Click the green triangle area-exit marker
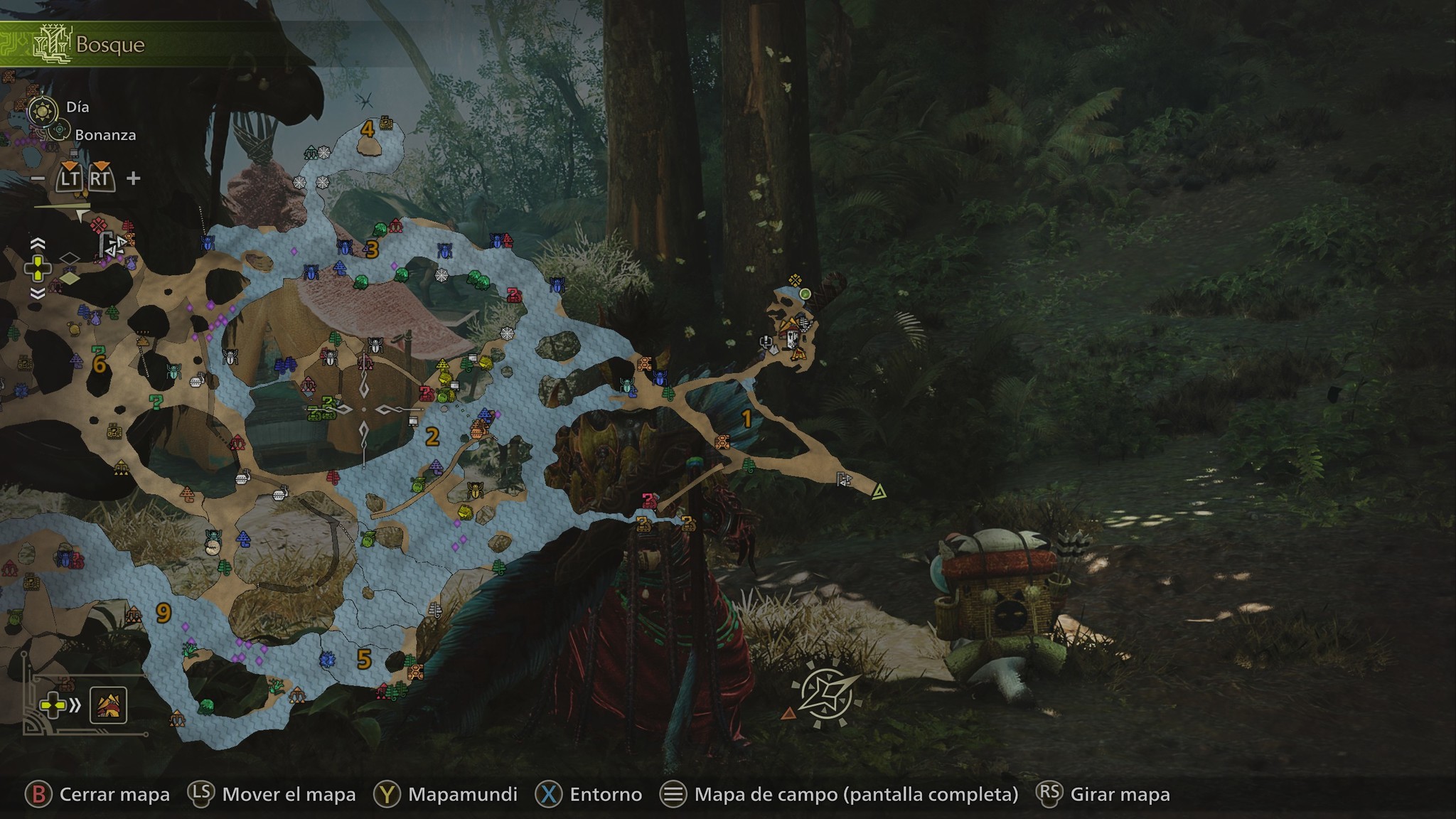The height and width of the screenshot is (819, 1456). click(879, 491)
